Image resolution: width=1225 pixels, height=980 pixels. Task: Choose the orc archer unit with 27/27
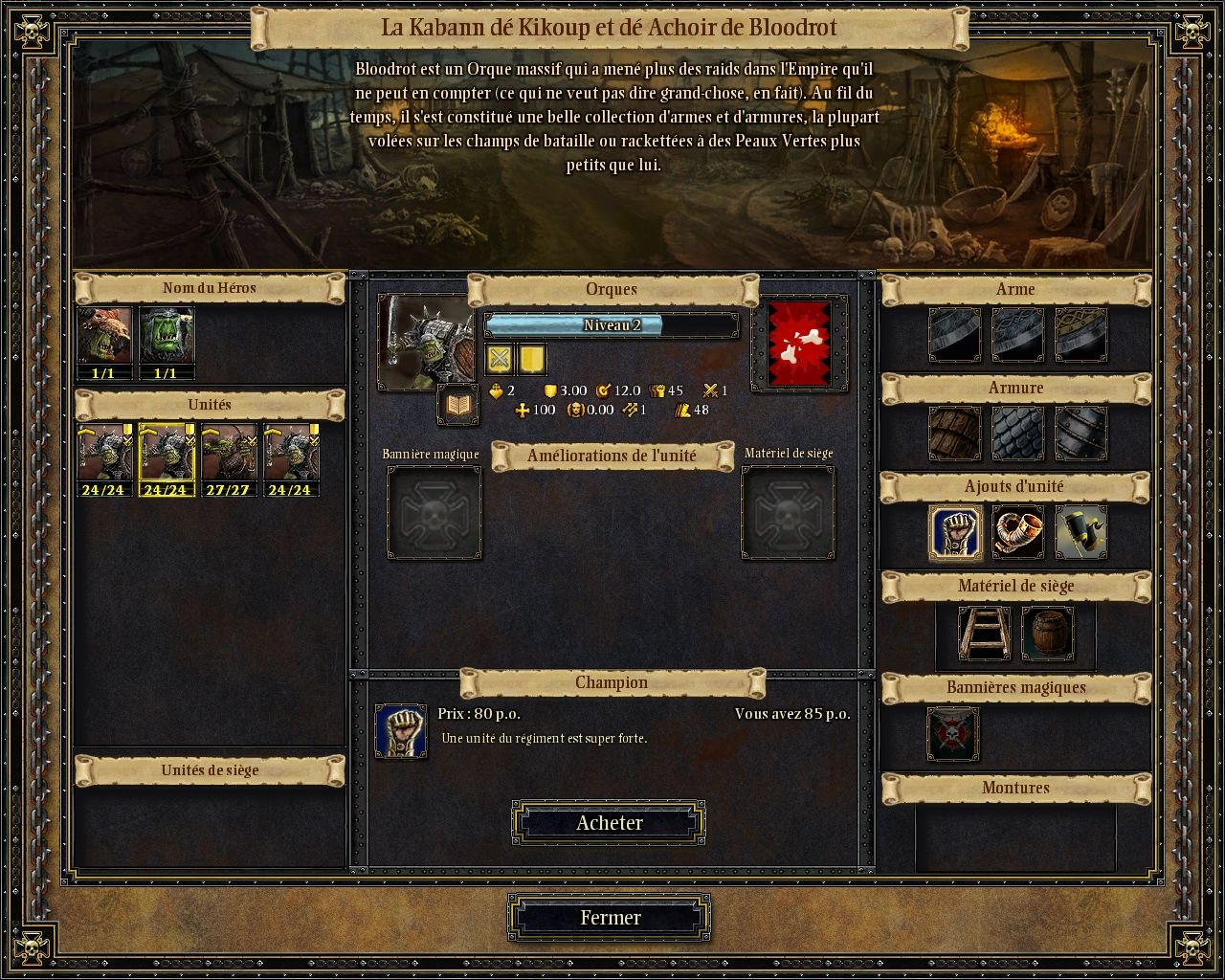tap(229, 453)
